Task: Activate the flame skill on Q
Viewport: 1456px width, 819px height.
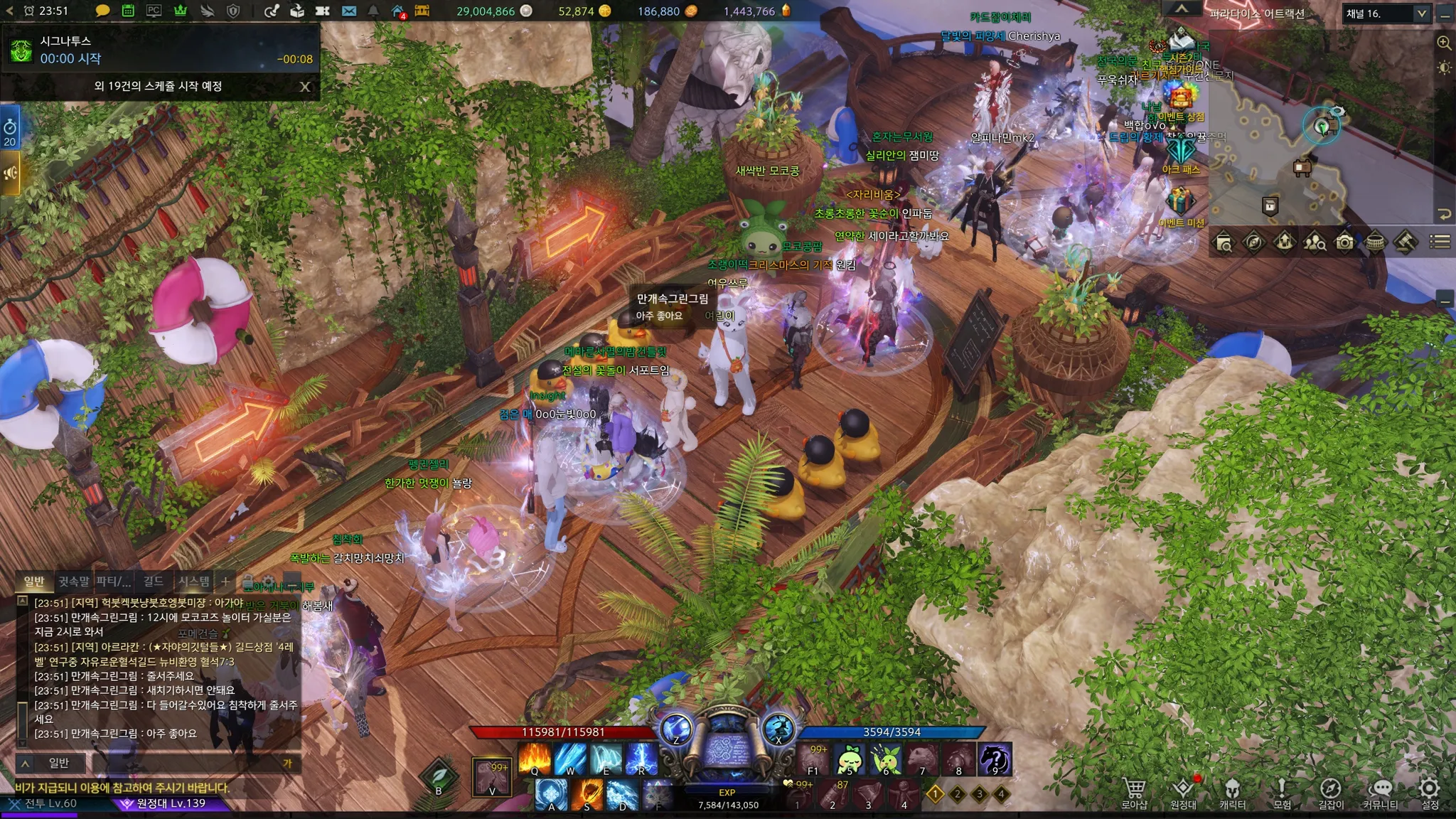Action: coord(535,758)
